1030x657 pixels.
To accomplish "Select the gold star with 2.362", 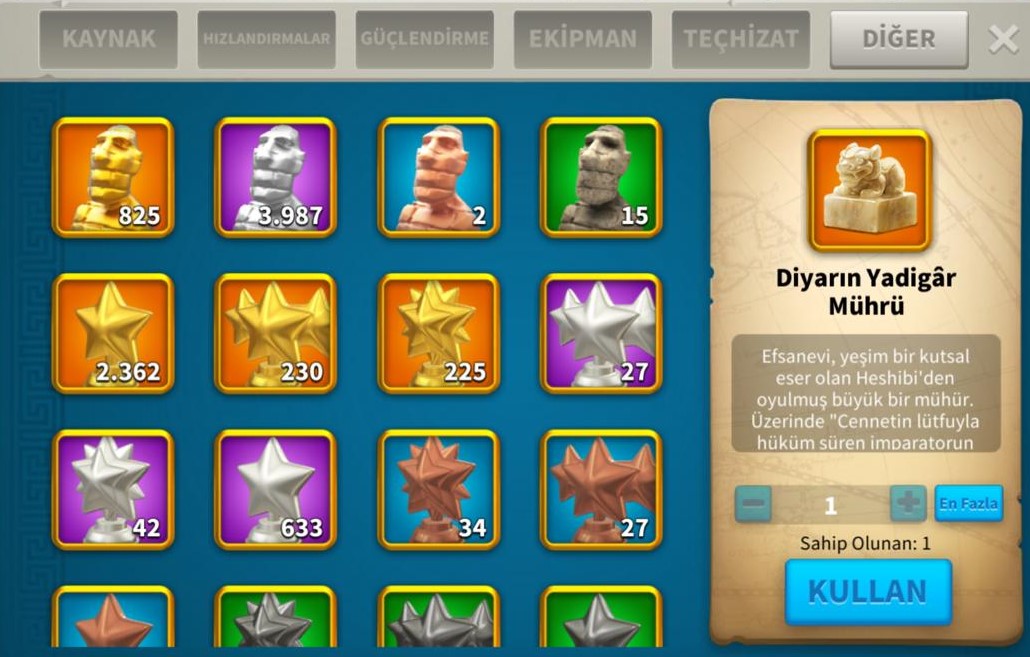I will [113, 333].
